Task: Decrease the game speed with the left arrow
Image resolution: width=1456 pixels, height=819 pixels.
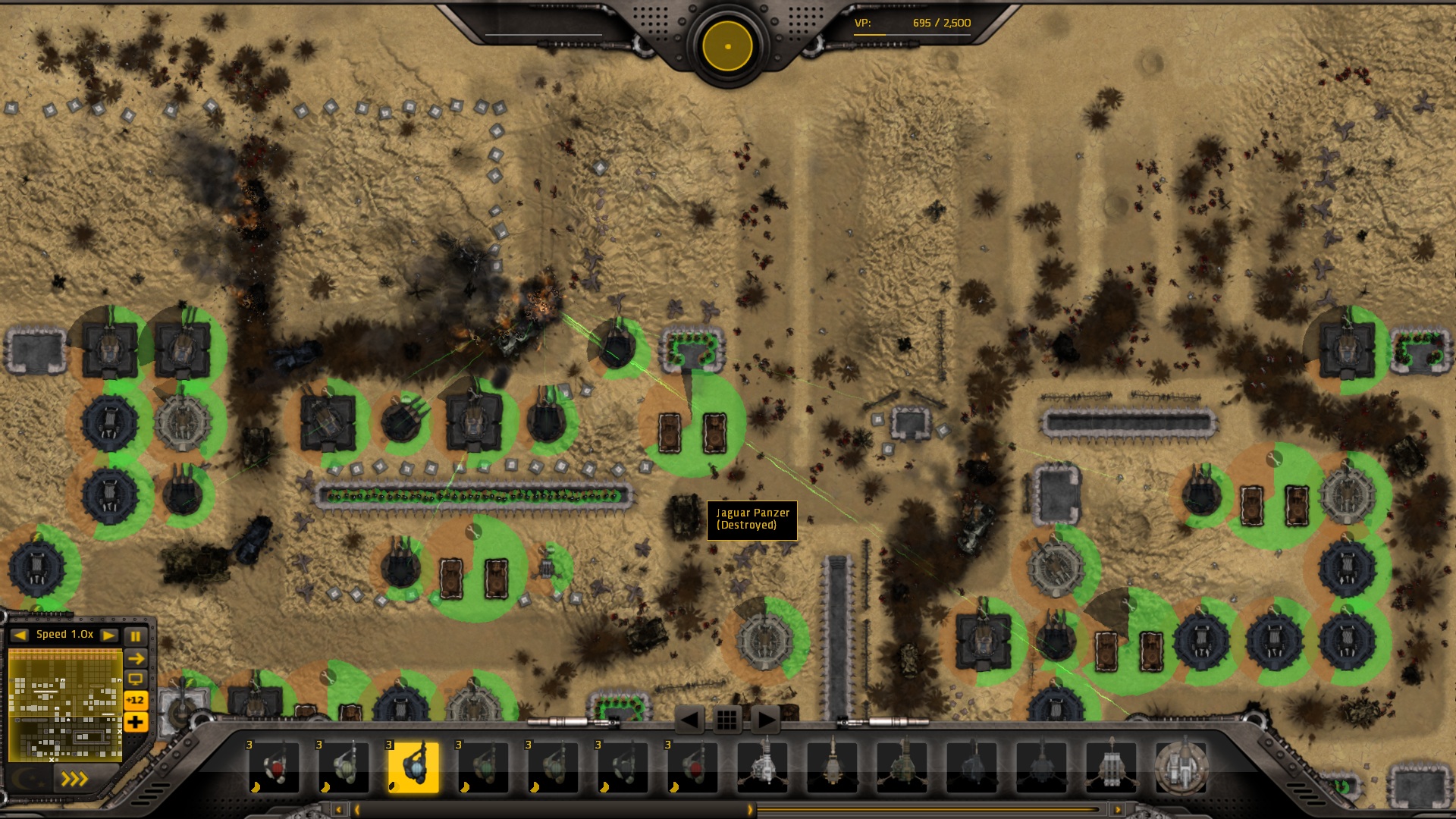Action: pos(20,635)
